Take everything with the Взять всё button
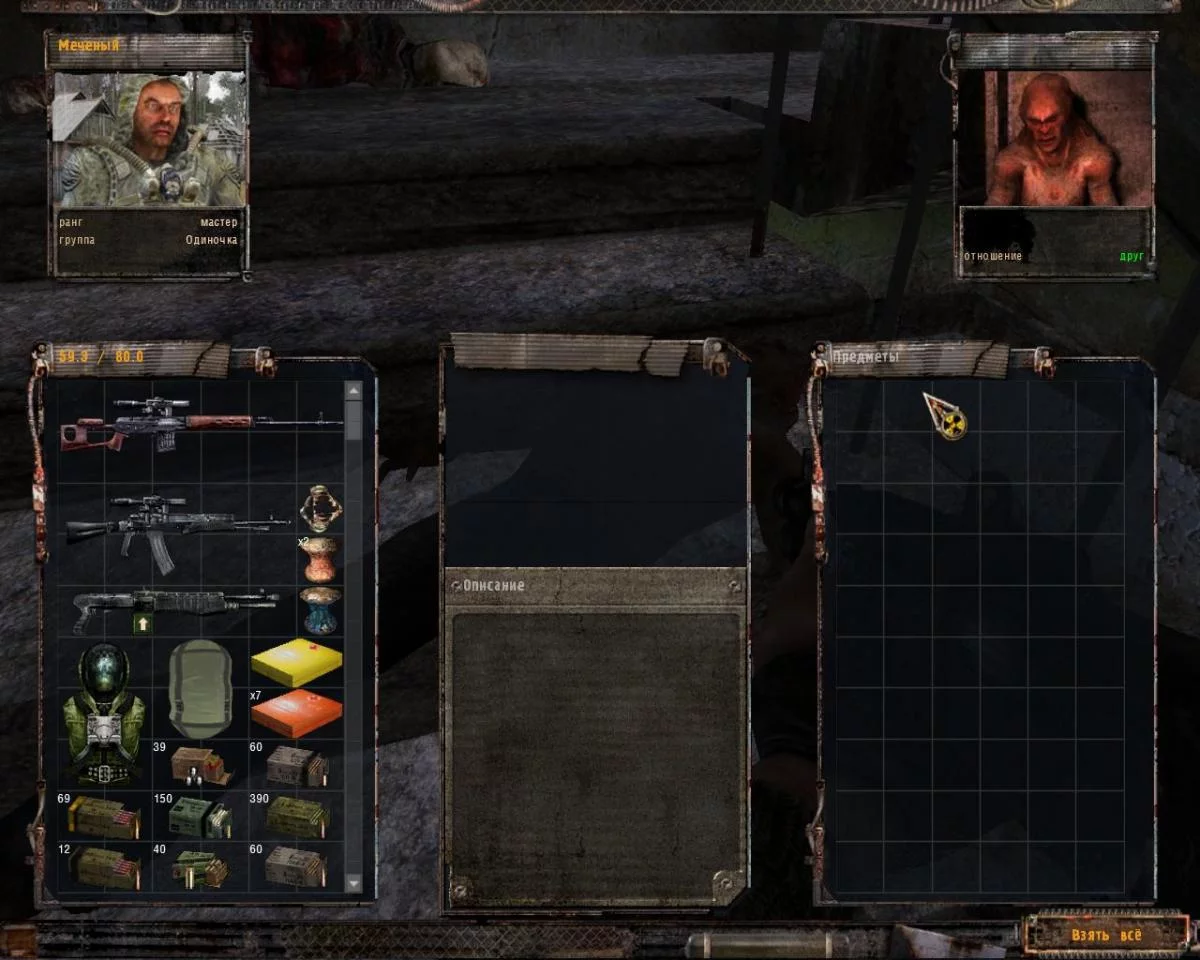1200x960 pixels. (x=1105, y=935)
